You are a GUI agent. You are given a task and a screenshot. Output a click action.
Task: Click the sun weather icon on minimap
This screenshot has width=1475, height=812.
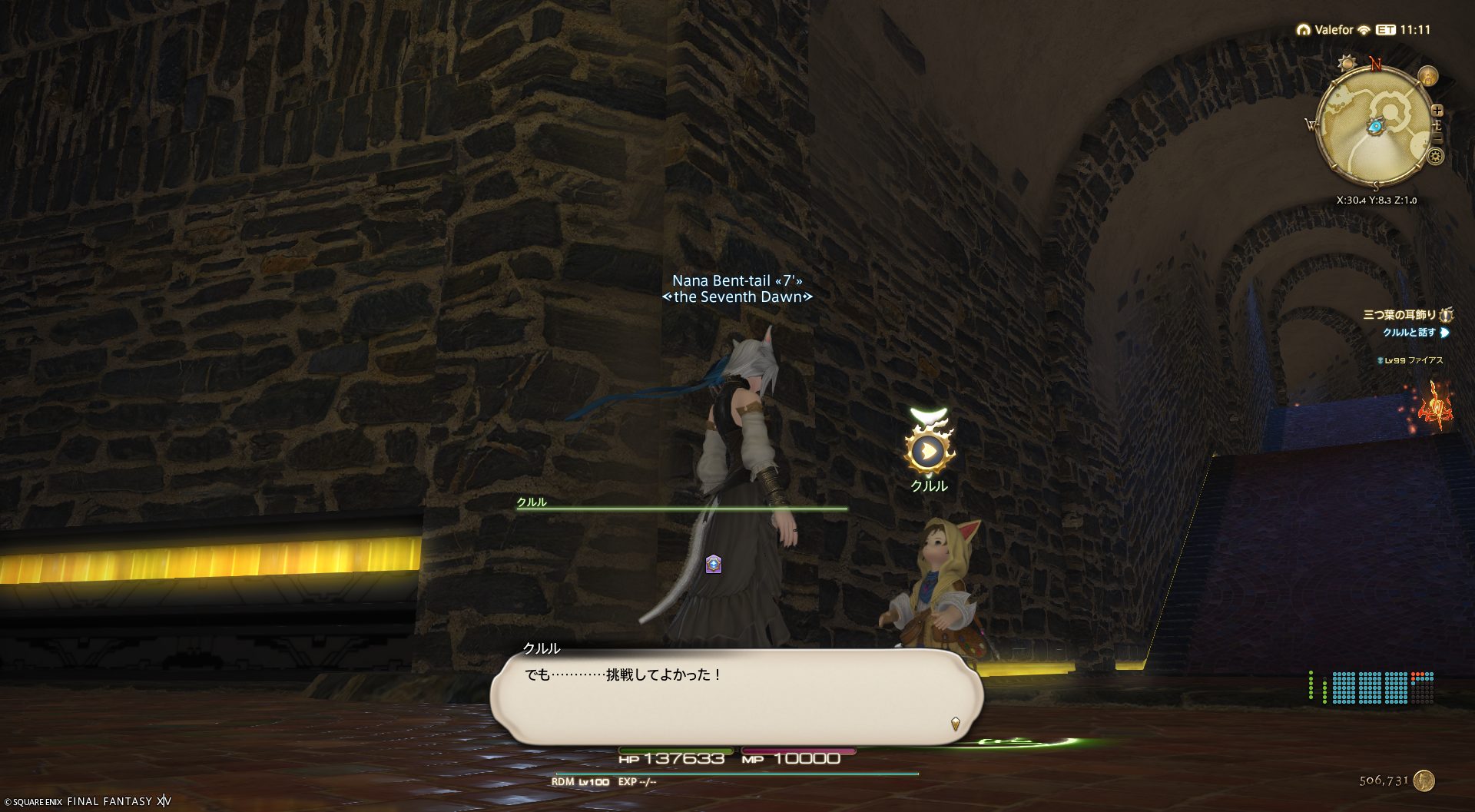point(1347,63)
